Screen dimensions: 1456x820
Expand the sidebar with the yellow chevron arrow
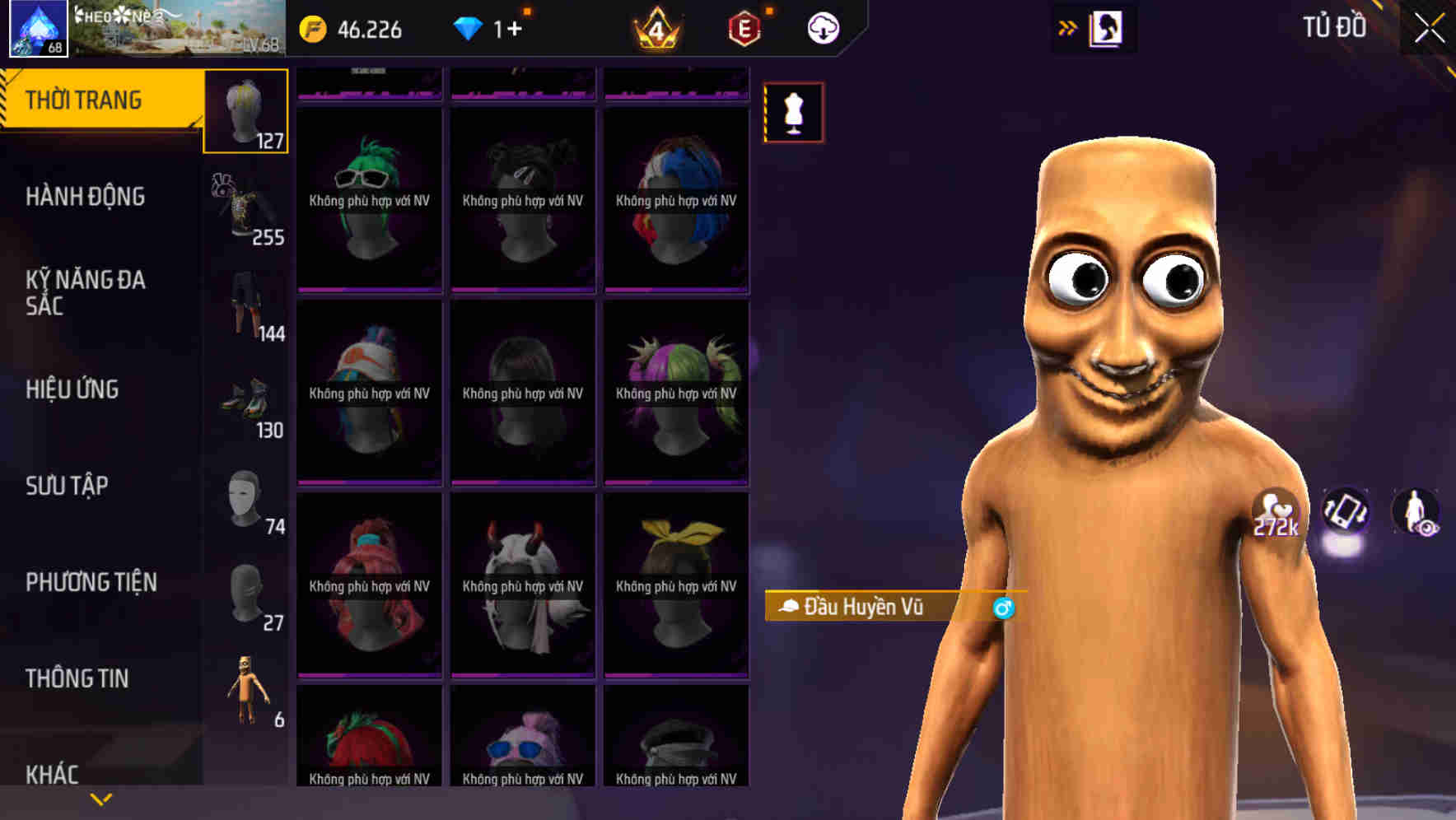click(x=100, y=798)
